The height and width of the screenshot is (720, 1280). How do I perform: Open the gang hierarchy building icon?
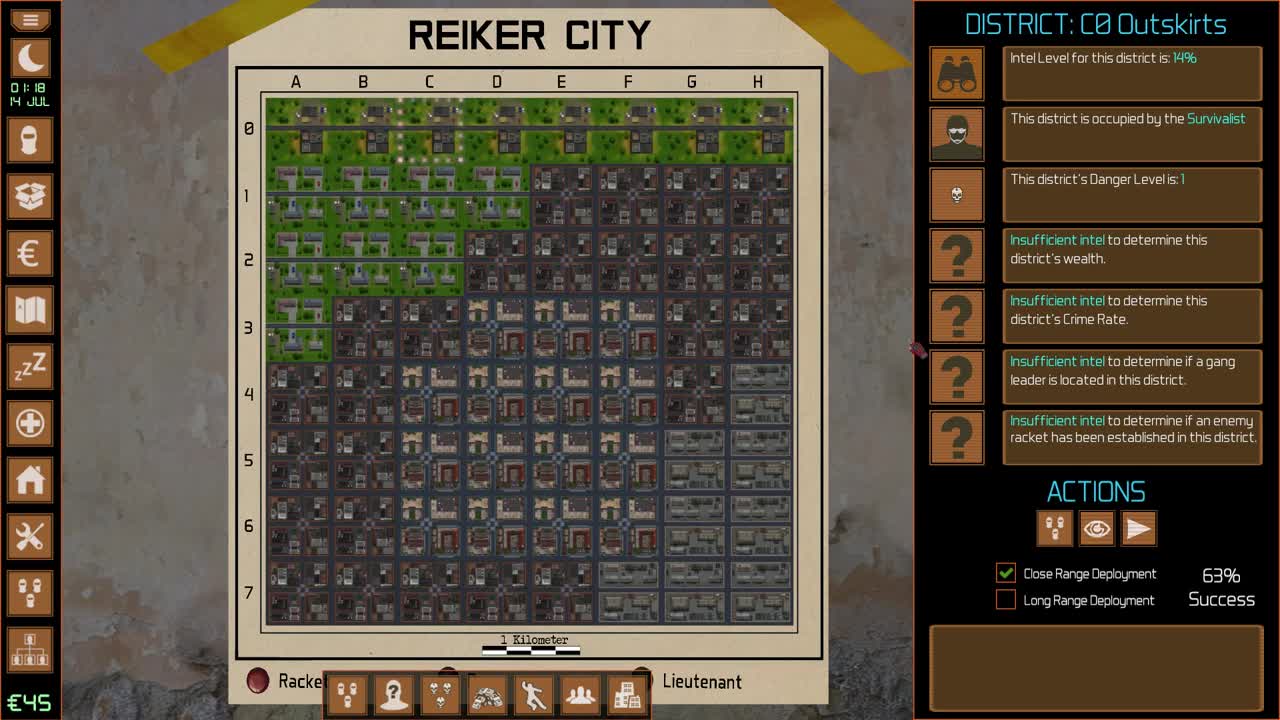[30, 651]
